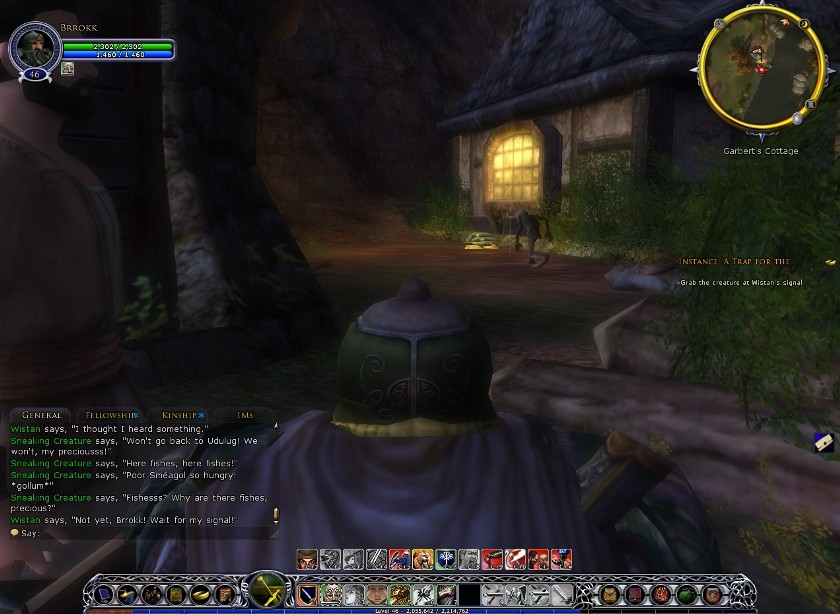
Task: Show the IMs chat tab
Action: coord(246,415)
